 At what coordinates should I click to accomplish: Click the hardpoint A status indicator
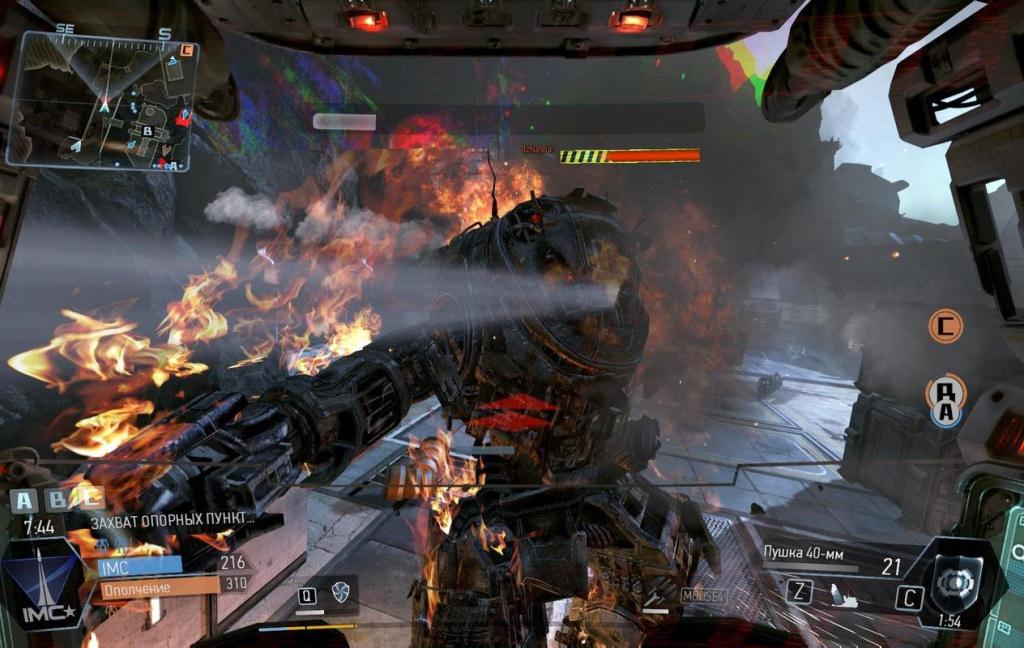pos(22,499)
